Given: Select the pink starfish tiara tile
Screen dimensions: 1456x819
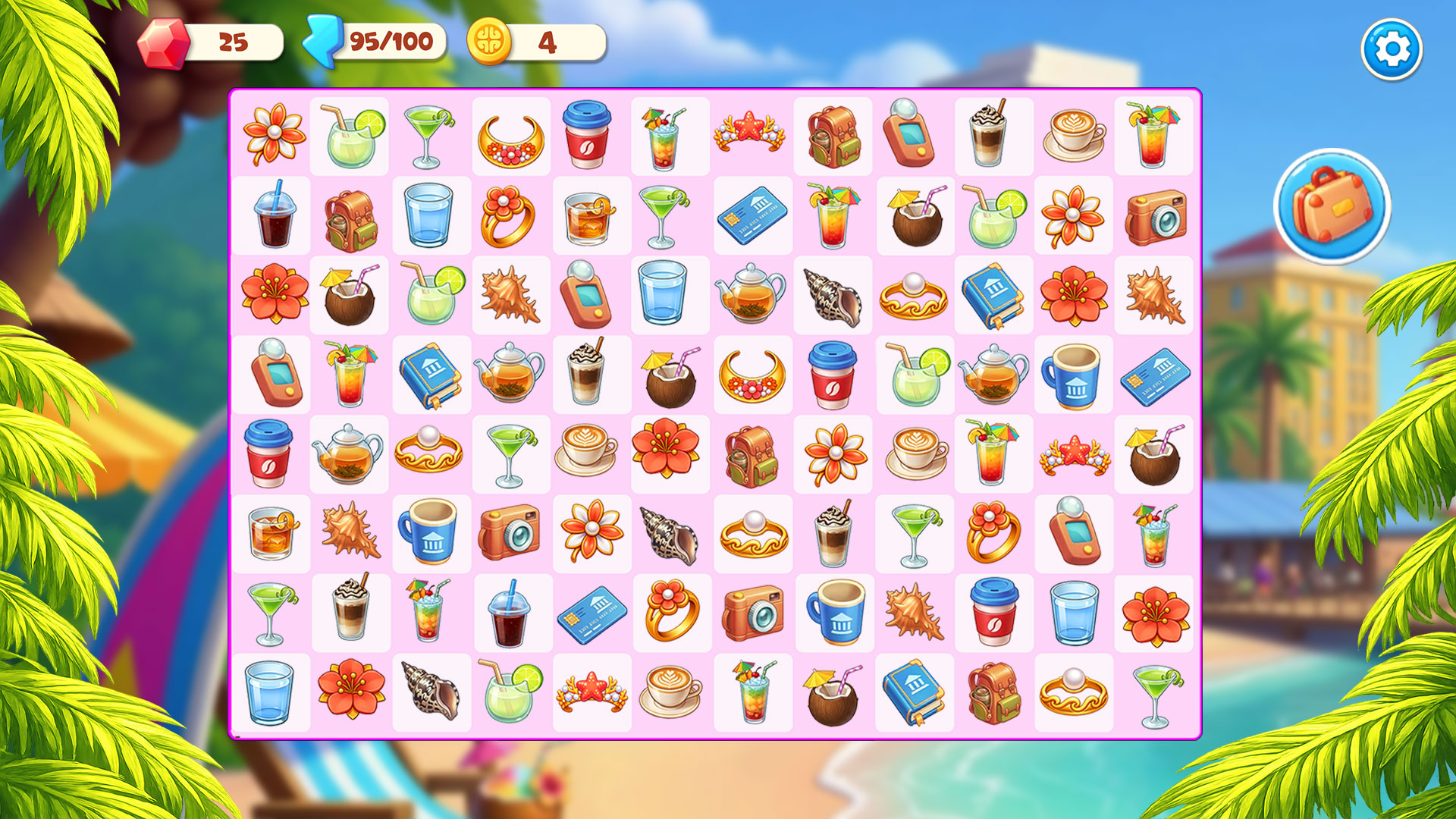Looking at the screenshot, I should tap(751, 136).
